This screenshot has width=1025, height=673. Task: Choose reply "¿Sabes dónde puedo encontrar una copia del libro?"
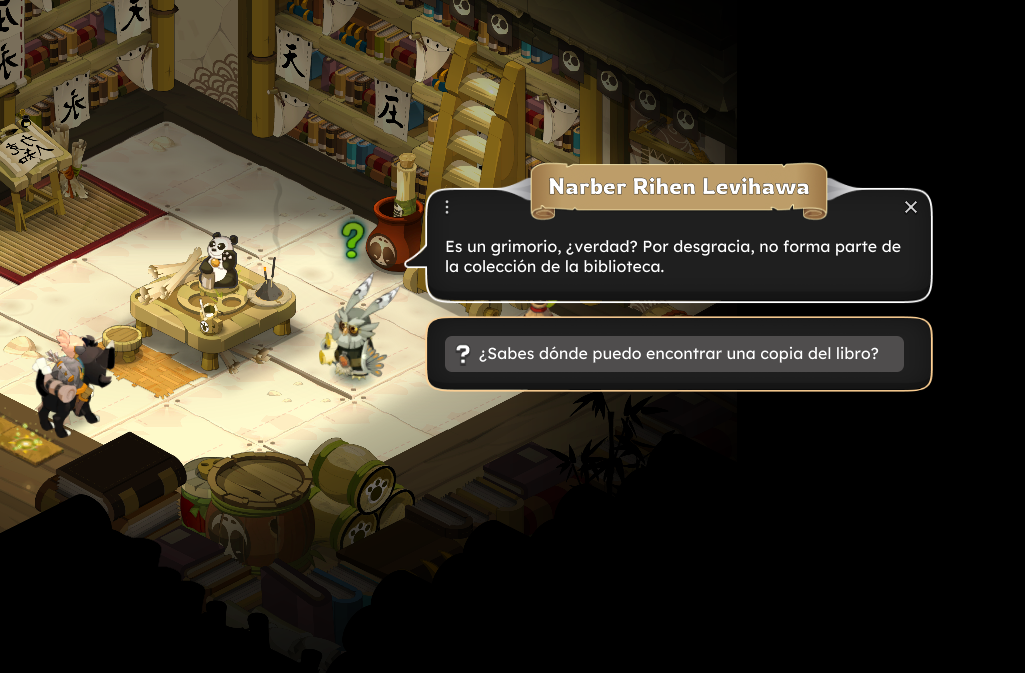pos(674,354)
